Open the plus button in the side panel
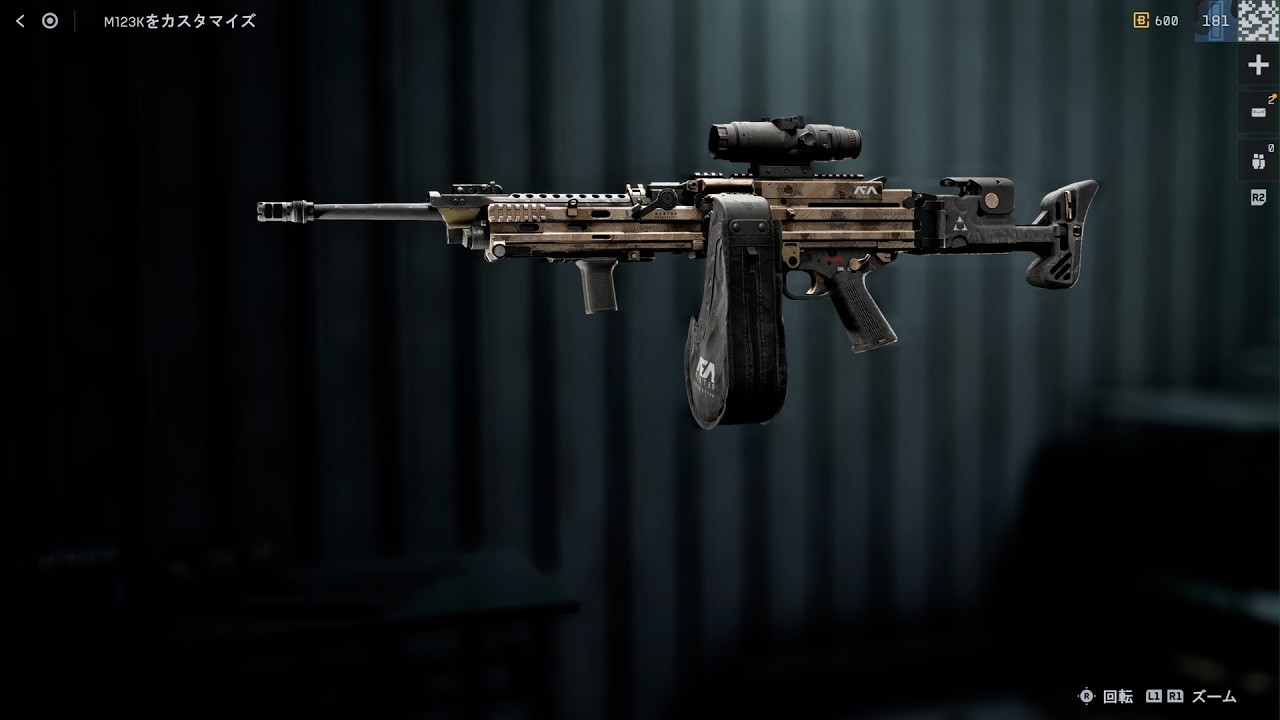Viewport: 1280px width, 720px height. (x=1258, y=66)
